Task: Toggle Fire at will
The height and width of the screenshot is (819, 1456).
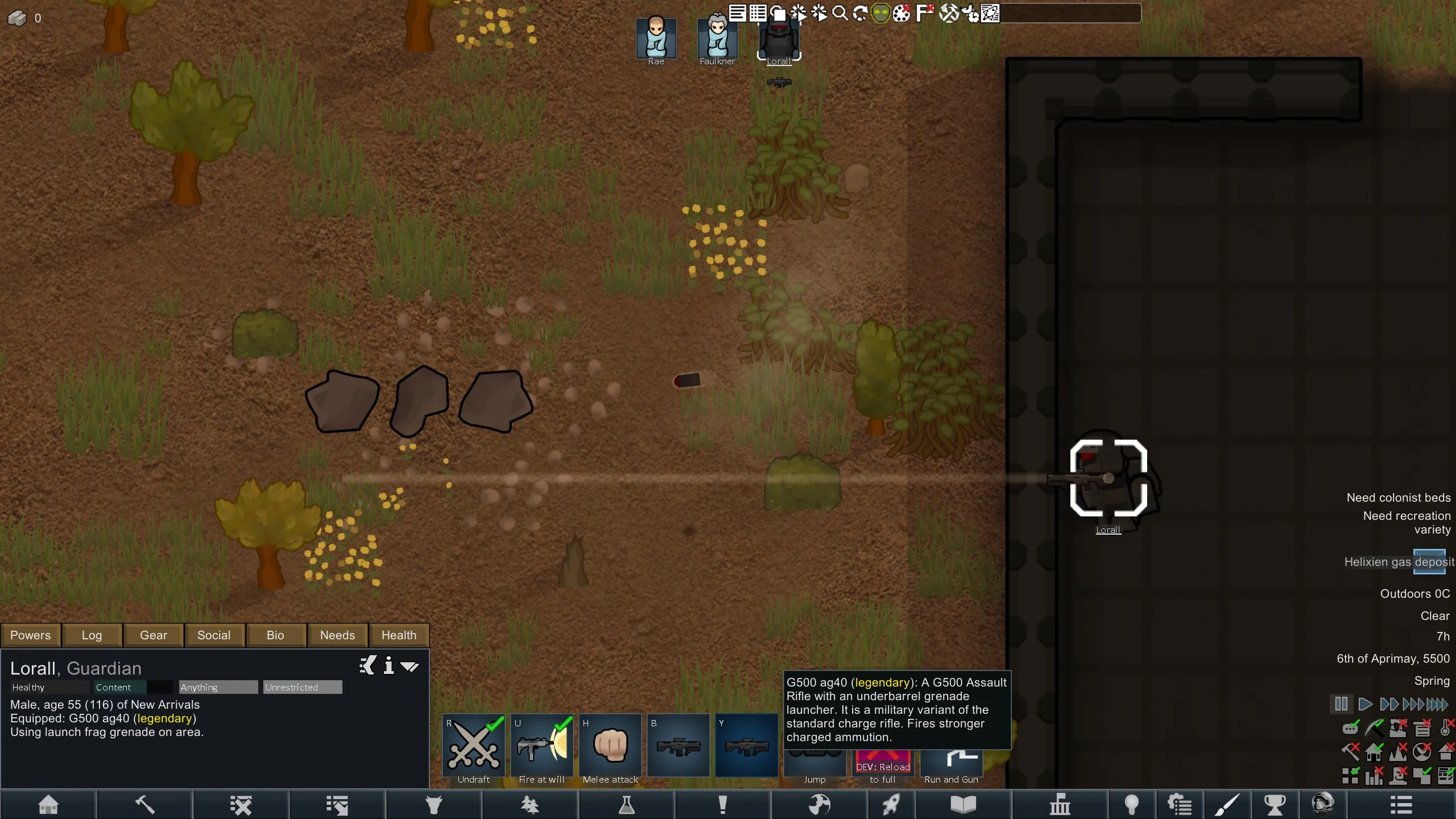Action: tap(542, 746)
